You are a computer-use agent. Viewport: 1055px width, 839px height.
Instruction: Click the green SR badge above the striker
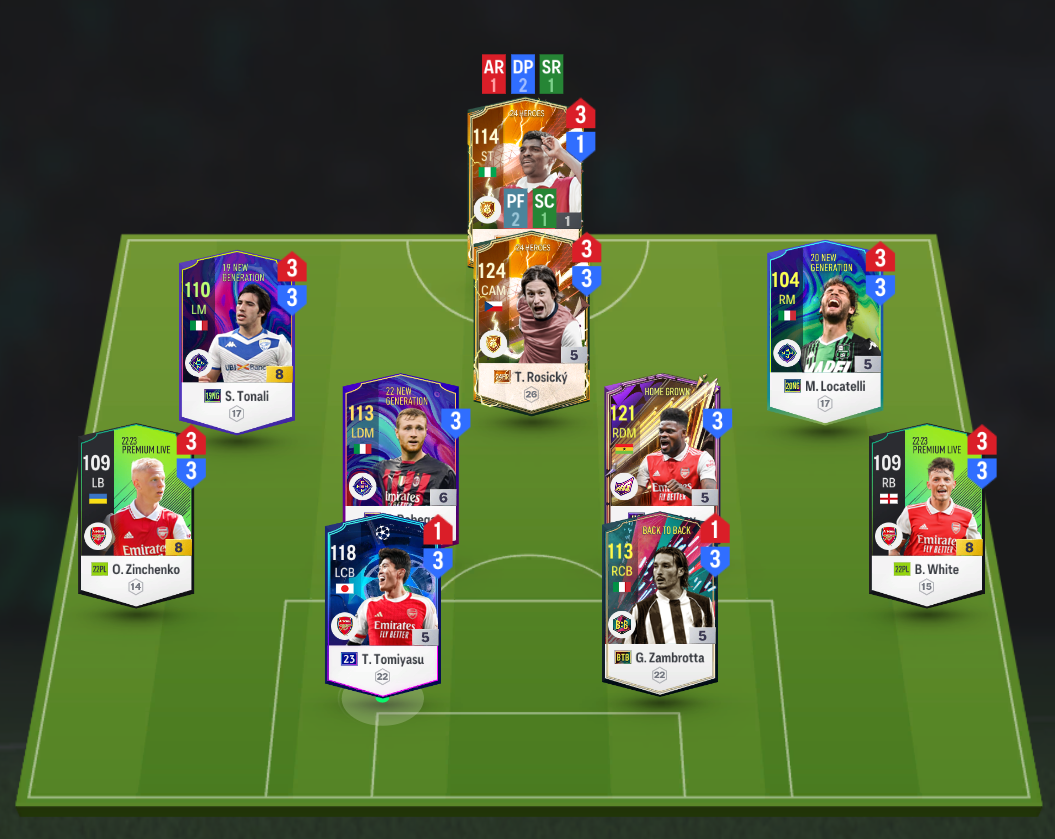551,74
